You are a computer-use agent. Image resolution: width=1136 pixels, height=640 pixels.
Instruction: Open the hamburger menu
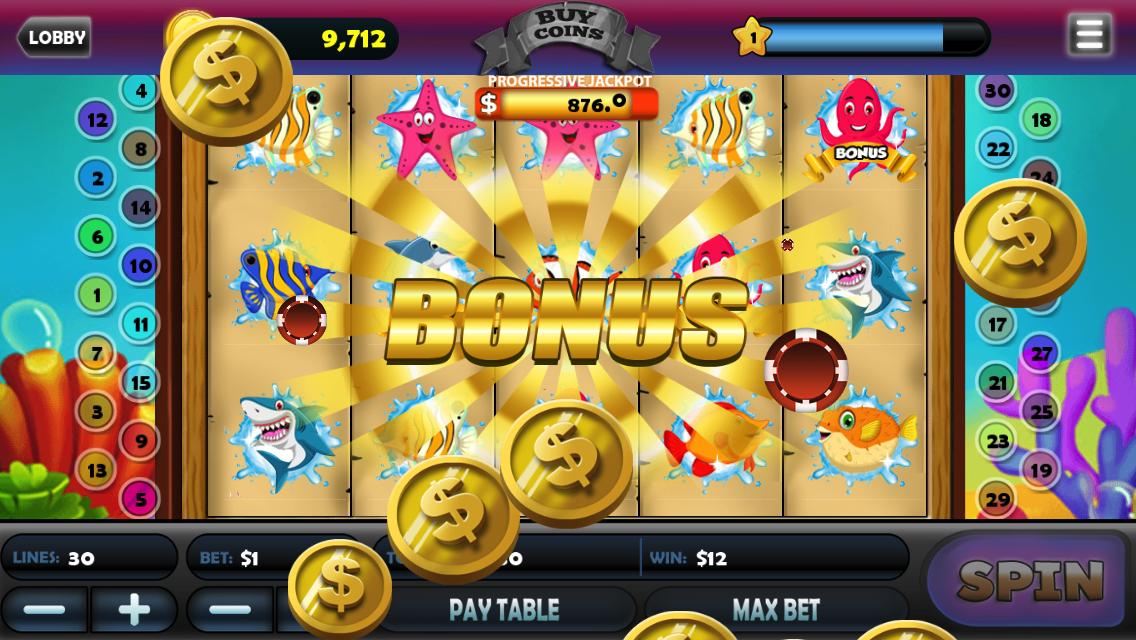1089,35
